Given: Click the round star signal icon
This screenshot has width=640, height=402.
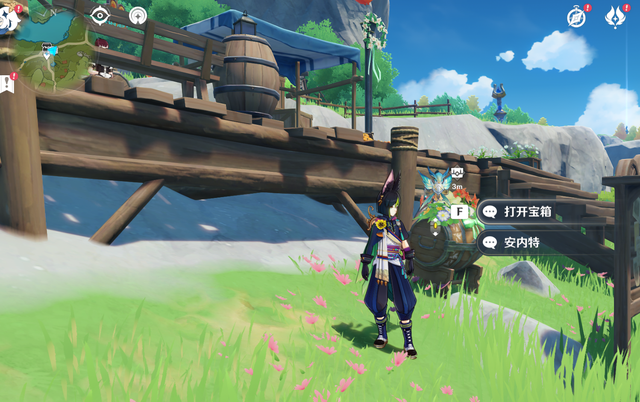Looking at the screenshot, I should [138, 15].
